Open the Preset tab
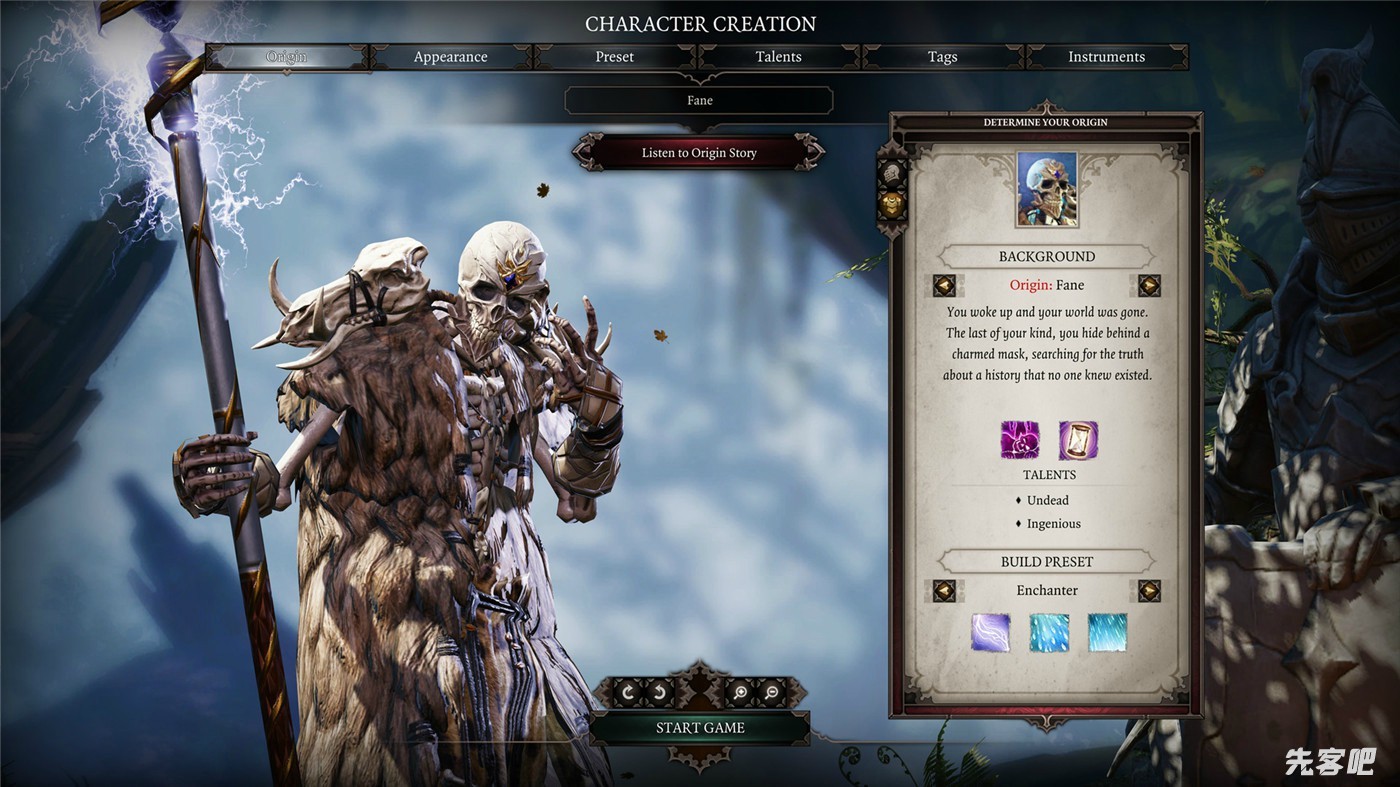This screenshot has width=1400, height=787. pyautogui.click(x=614, y=57)
